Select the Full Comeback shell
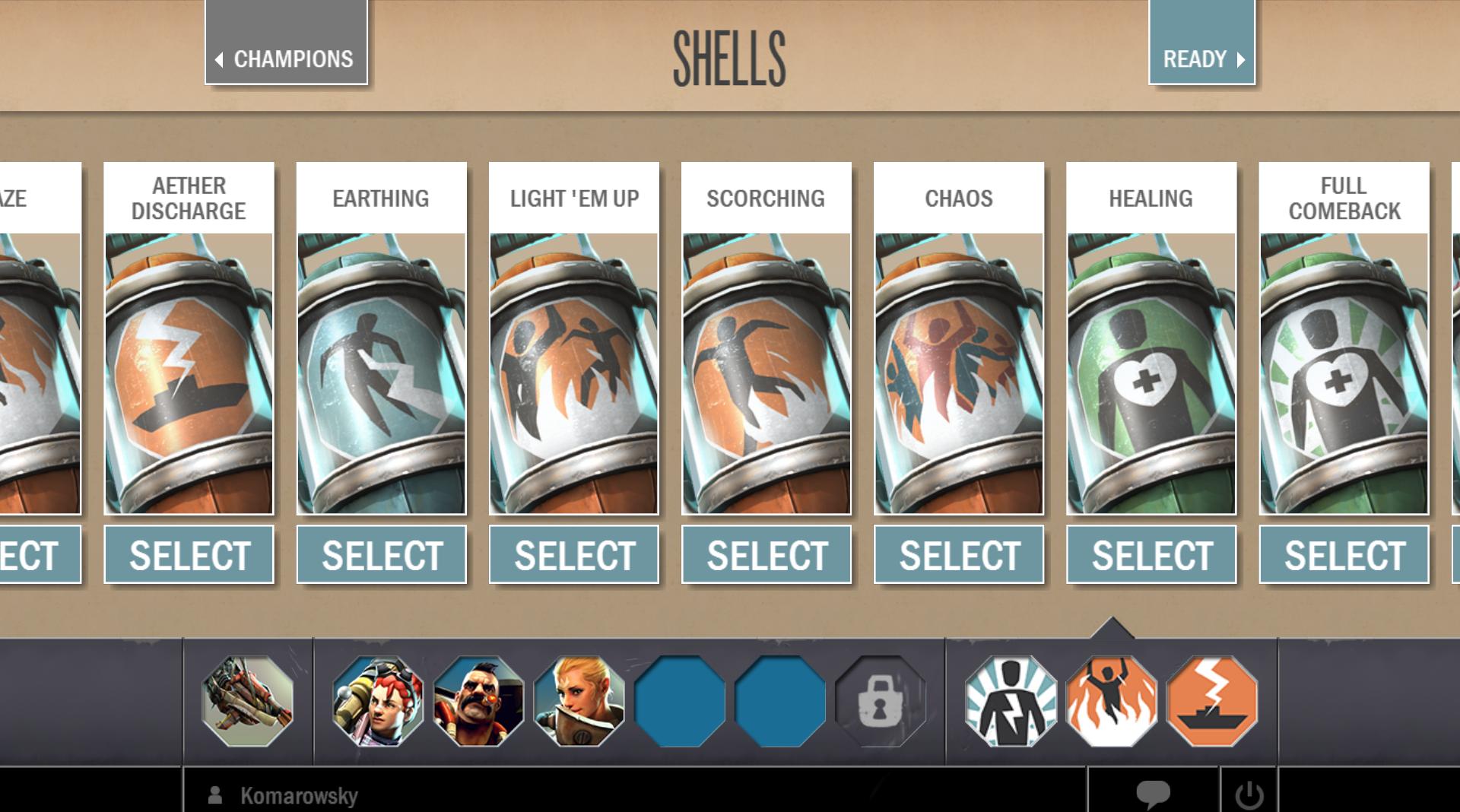The height and width of the screenshot is (812, 1460). (x=1344, y=555)
